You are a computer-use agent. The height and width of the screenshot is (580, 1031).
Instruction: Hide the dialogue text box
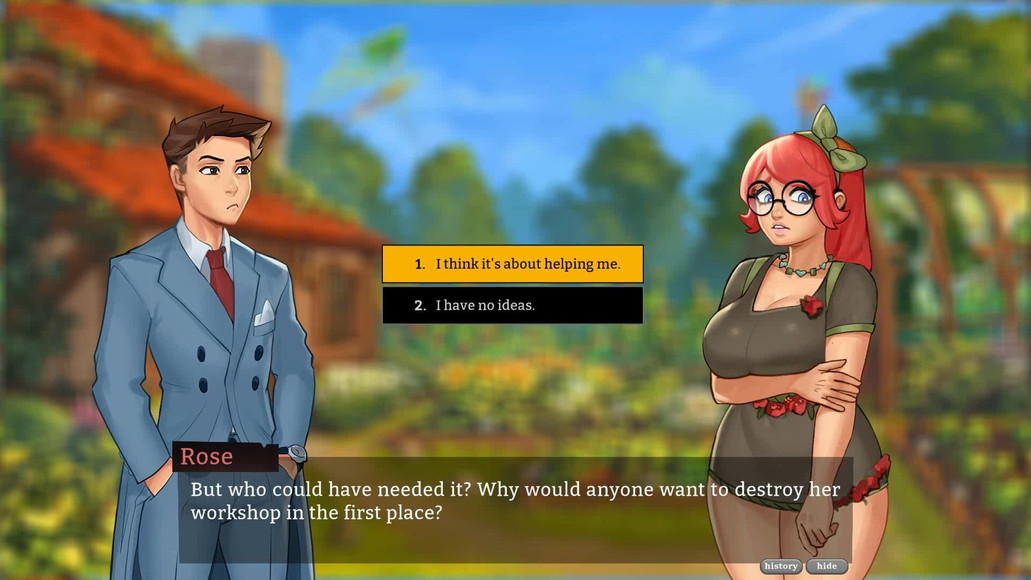(827, 566)
